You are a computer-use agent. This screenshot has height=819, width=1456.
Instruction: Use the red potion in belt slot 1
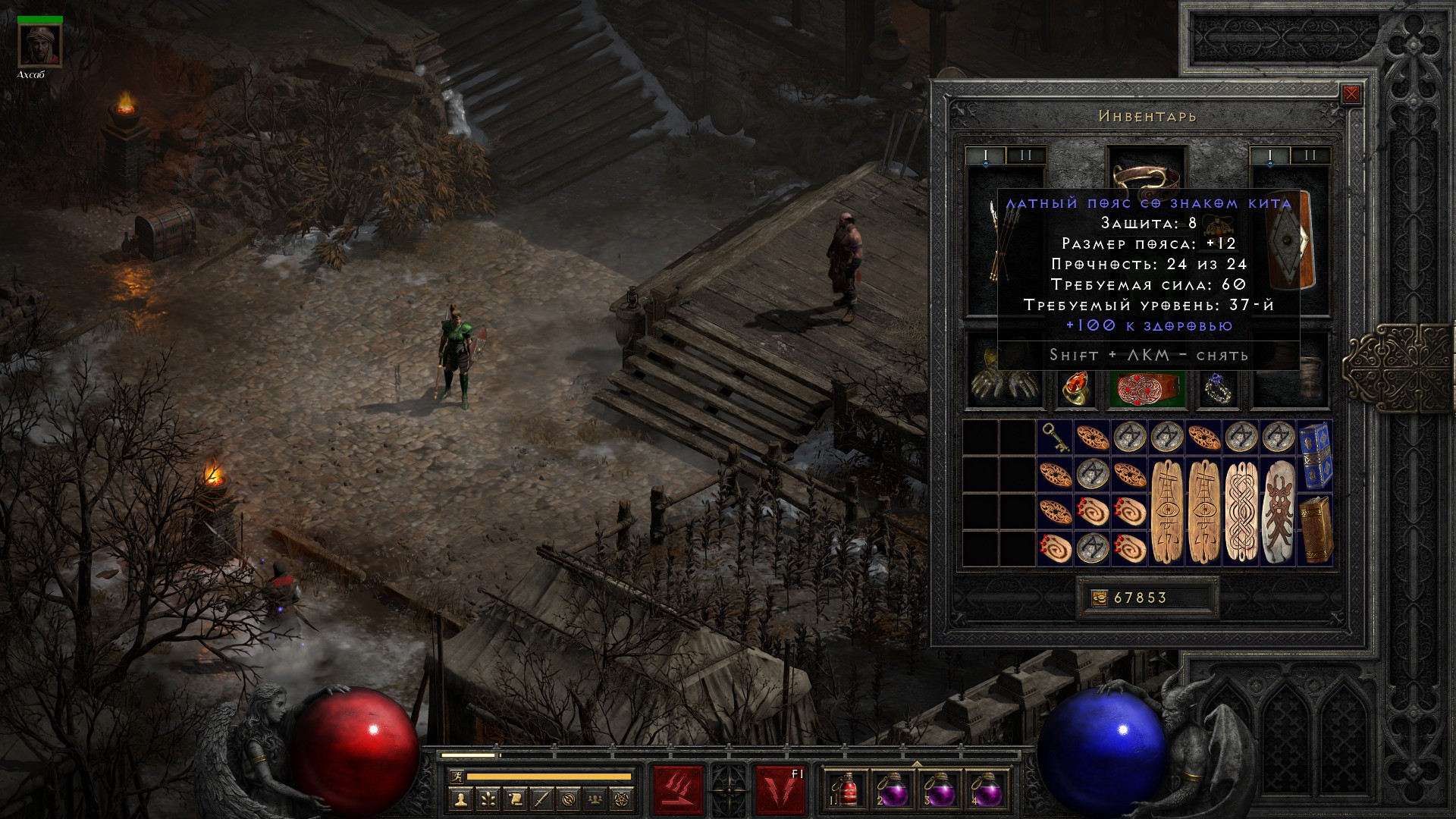click(848, 790)
